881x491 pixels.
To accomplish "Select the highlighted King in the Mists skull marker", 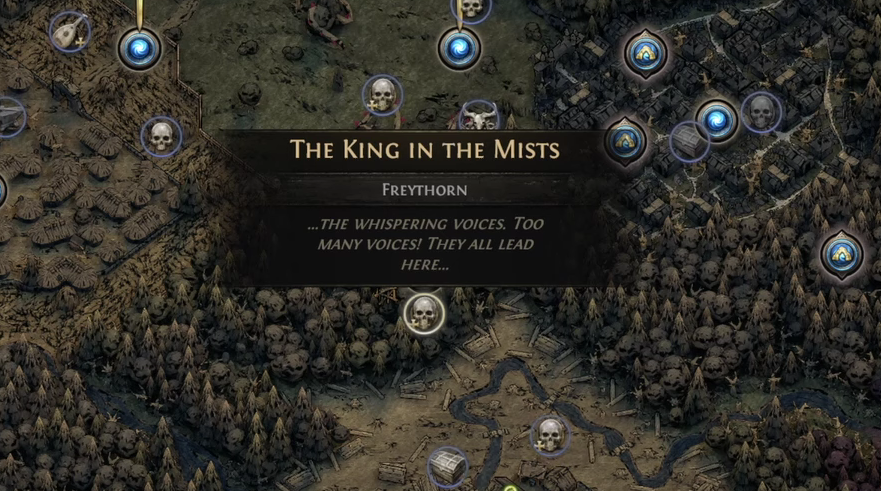I will [x=424, y=313].
